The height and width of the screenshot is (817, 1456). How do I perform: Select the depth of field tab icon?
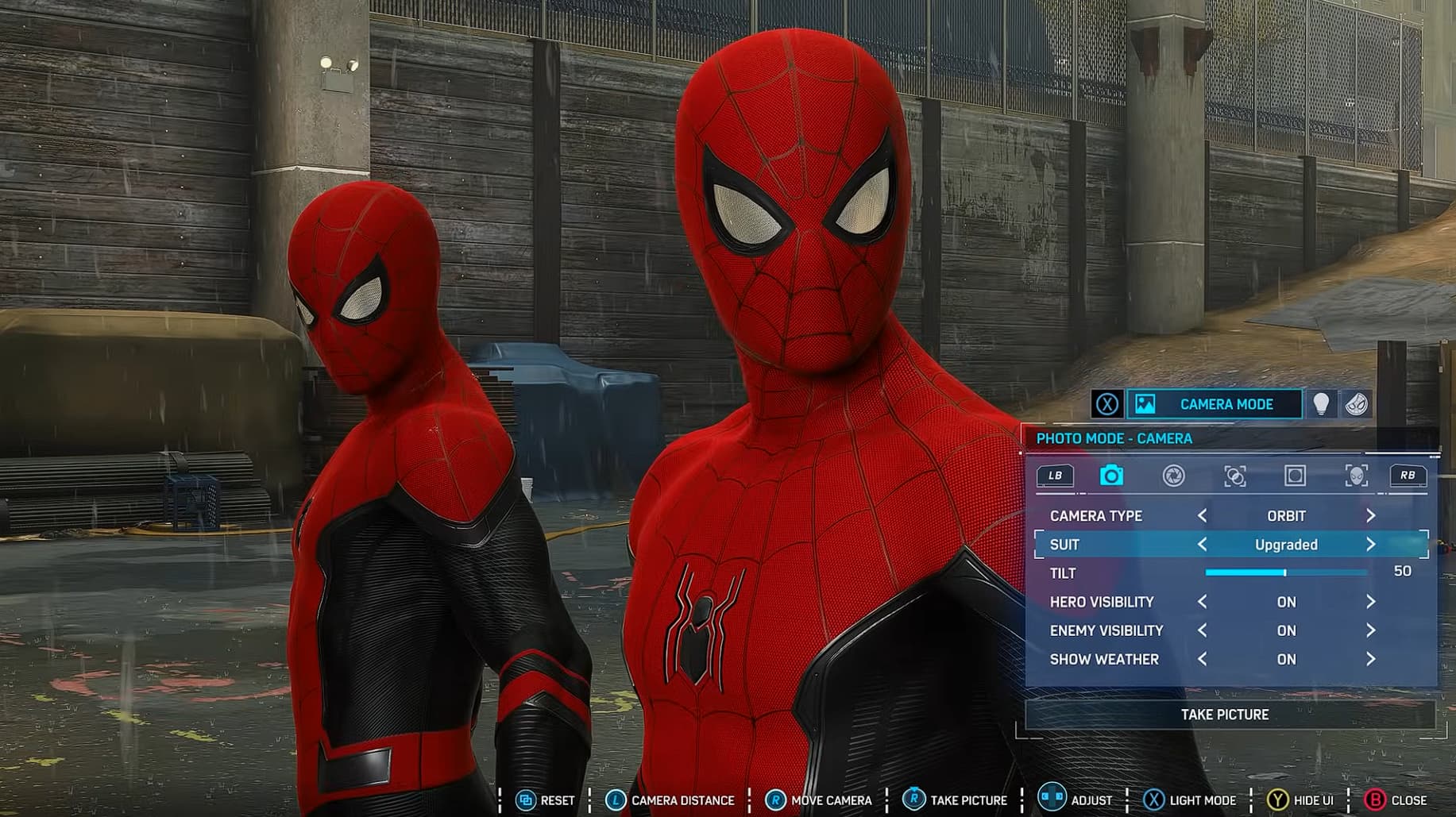pos(1234,476)
